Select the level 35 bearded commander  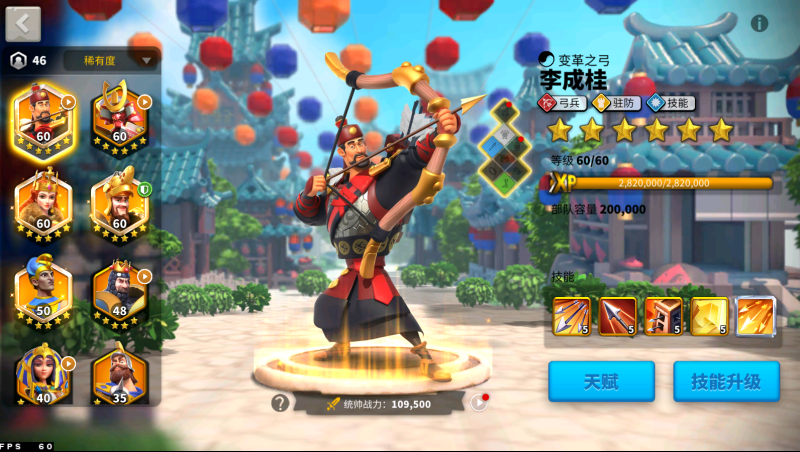coord(121,372)
